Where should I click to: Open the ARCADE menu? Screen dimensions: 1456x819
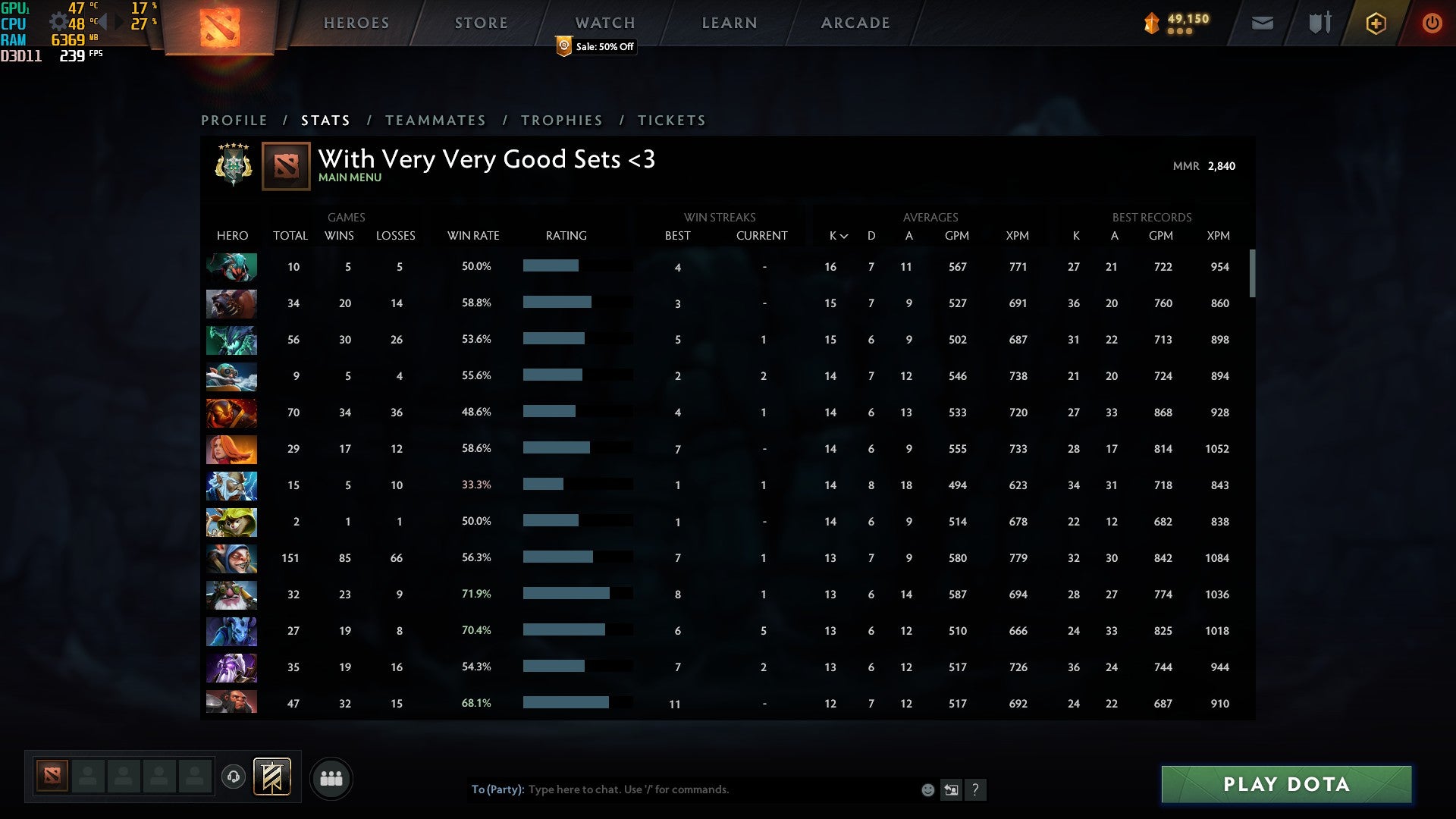(x=854, y=23)
